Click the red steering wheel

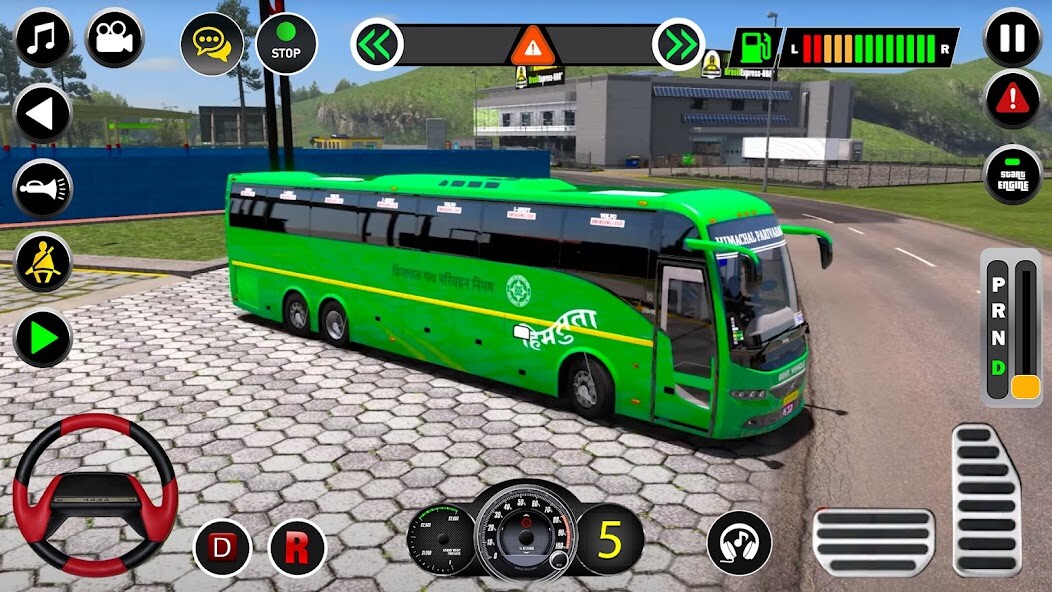tap(95, 493)
